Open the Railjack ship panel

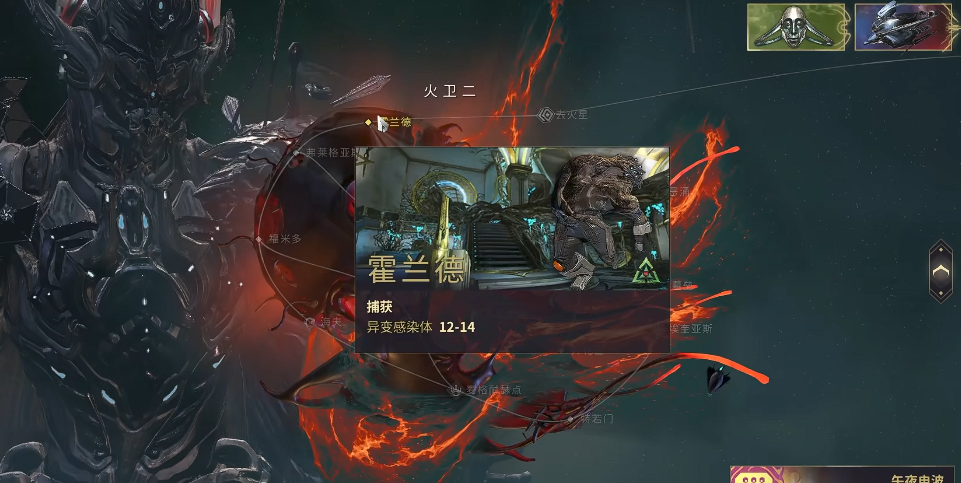[901, 27]
